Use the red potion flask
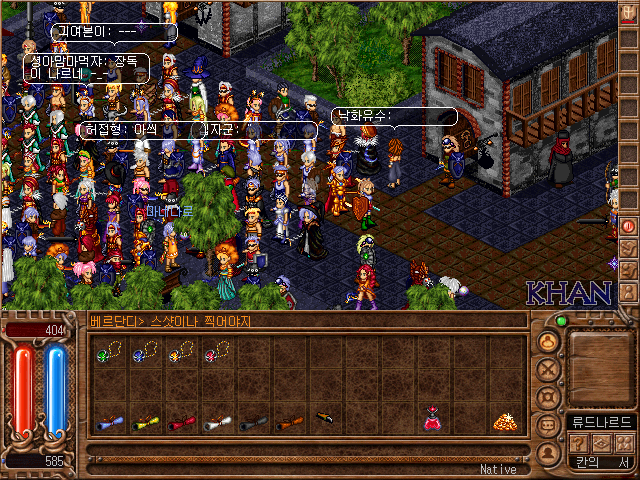 tap(432, 420)
